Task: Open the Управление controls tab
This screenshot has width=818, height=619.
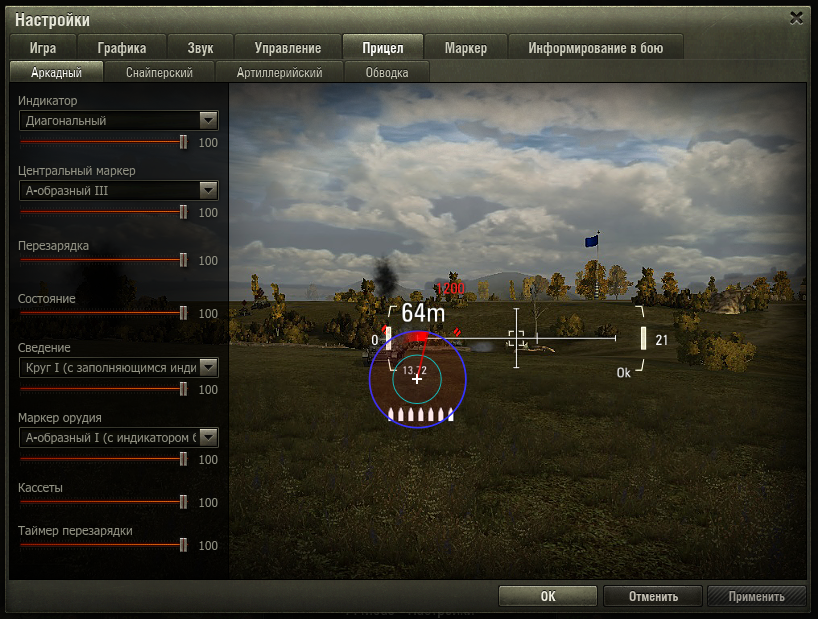Action: [x=288, y=48]
